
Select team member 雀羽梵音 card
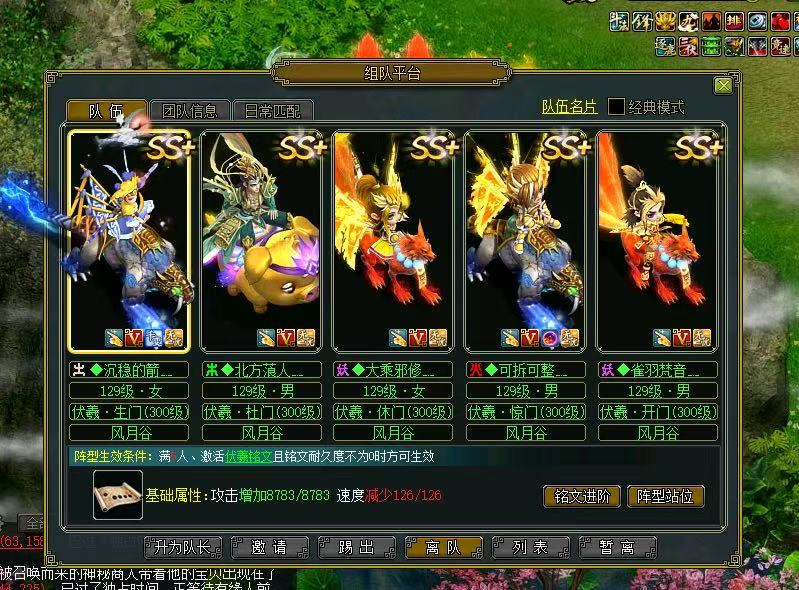[x=658, y=241]
